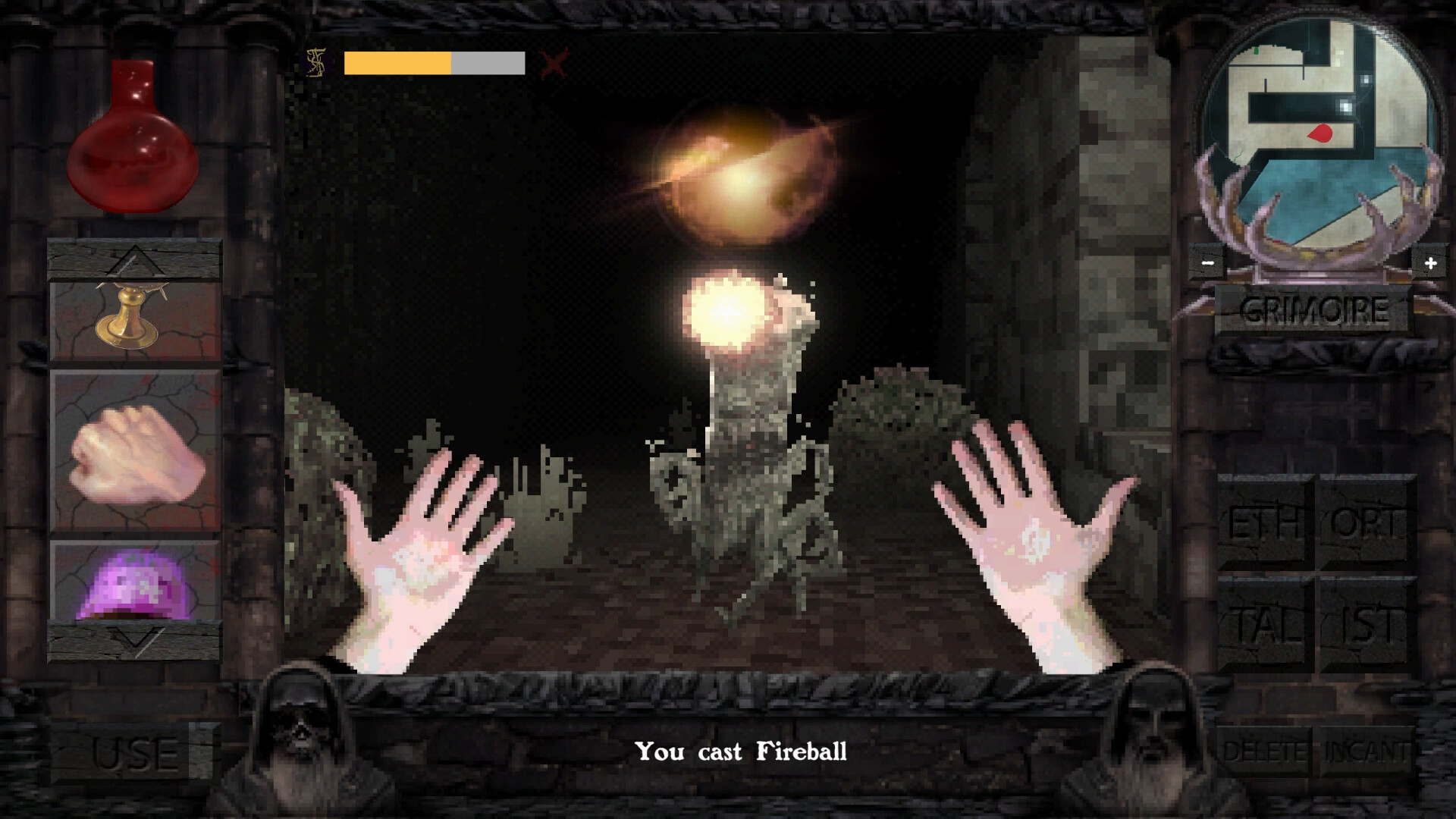The height and width of the screenshot is (819, 1456).
Task: Zoom out the minimap with the minus control
Action: tap(1207, 262)
